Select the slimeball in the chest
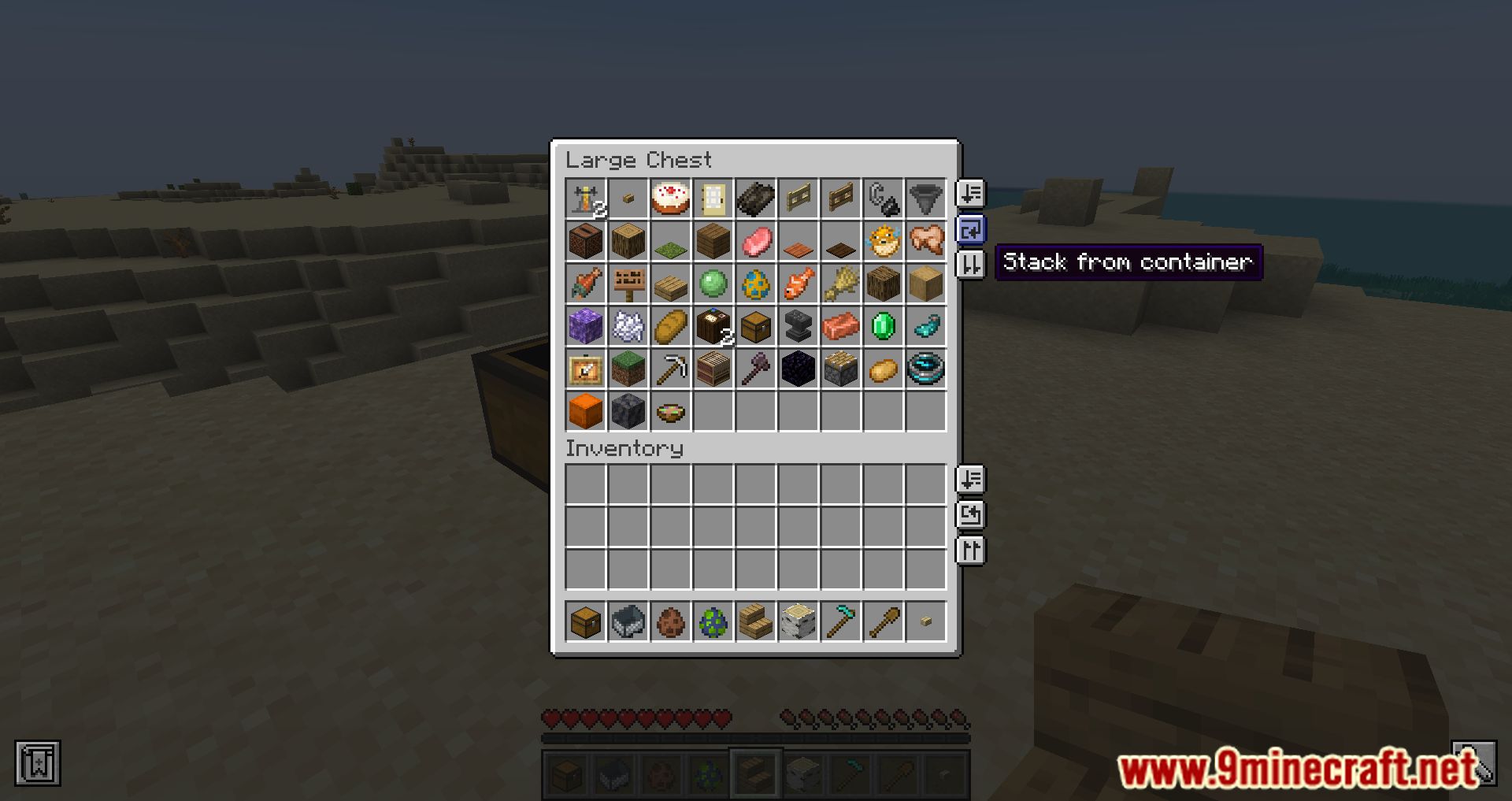Image resolution: width=1512 pixels, height=801 pixels. (713, 284)
